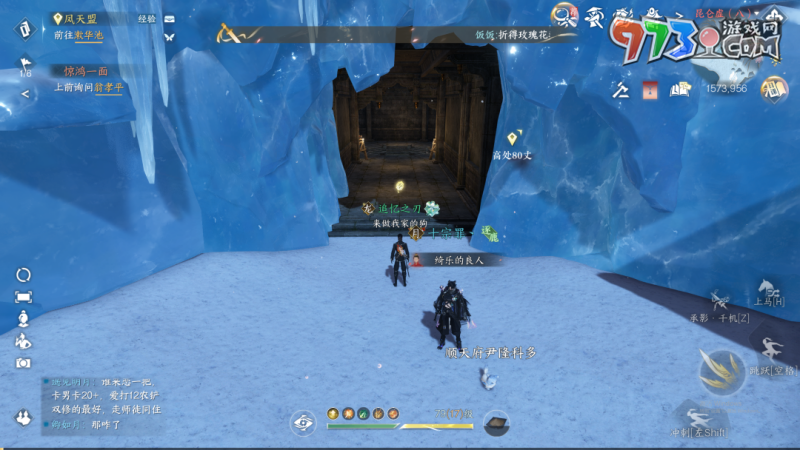Click the screen-frame icon in the left toolbar
Viewport: 800px width, 450px height.
(x=23, y=297)
